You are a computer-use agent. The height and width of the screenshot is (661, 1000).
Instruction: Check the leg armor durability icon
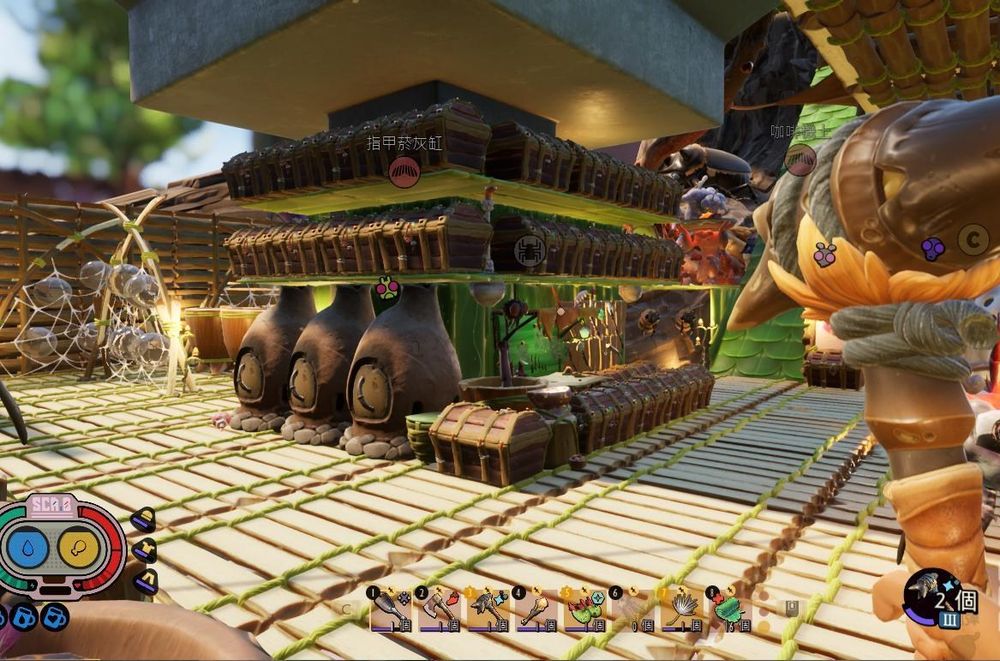145,580
